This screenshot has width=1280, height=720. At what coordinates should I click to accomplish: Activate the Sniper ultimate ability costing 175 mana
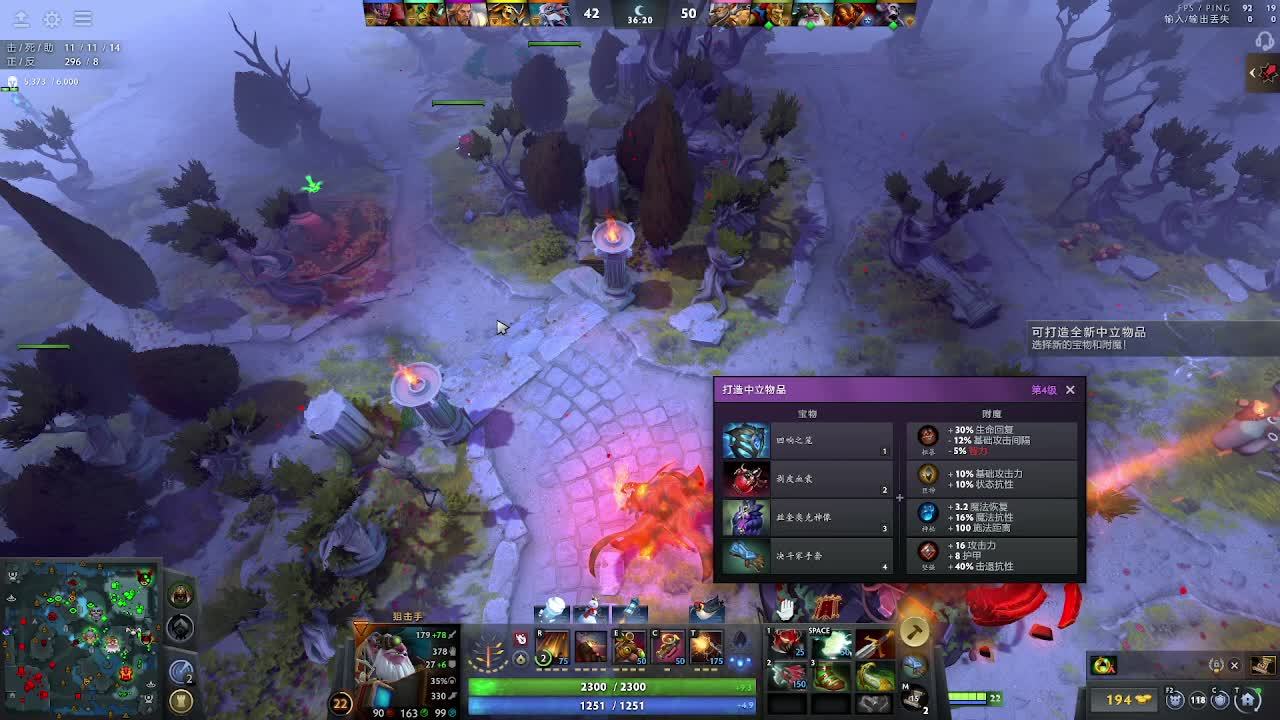coord(706,648)
